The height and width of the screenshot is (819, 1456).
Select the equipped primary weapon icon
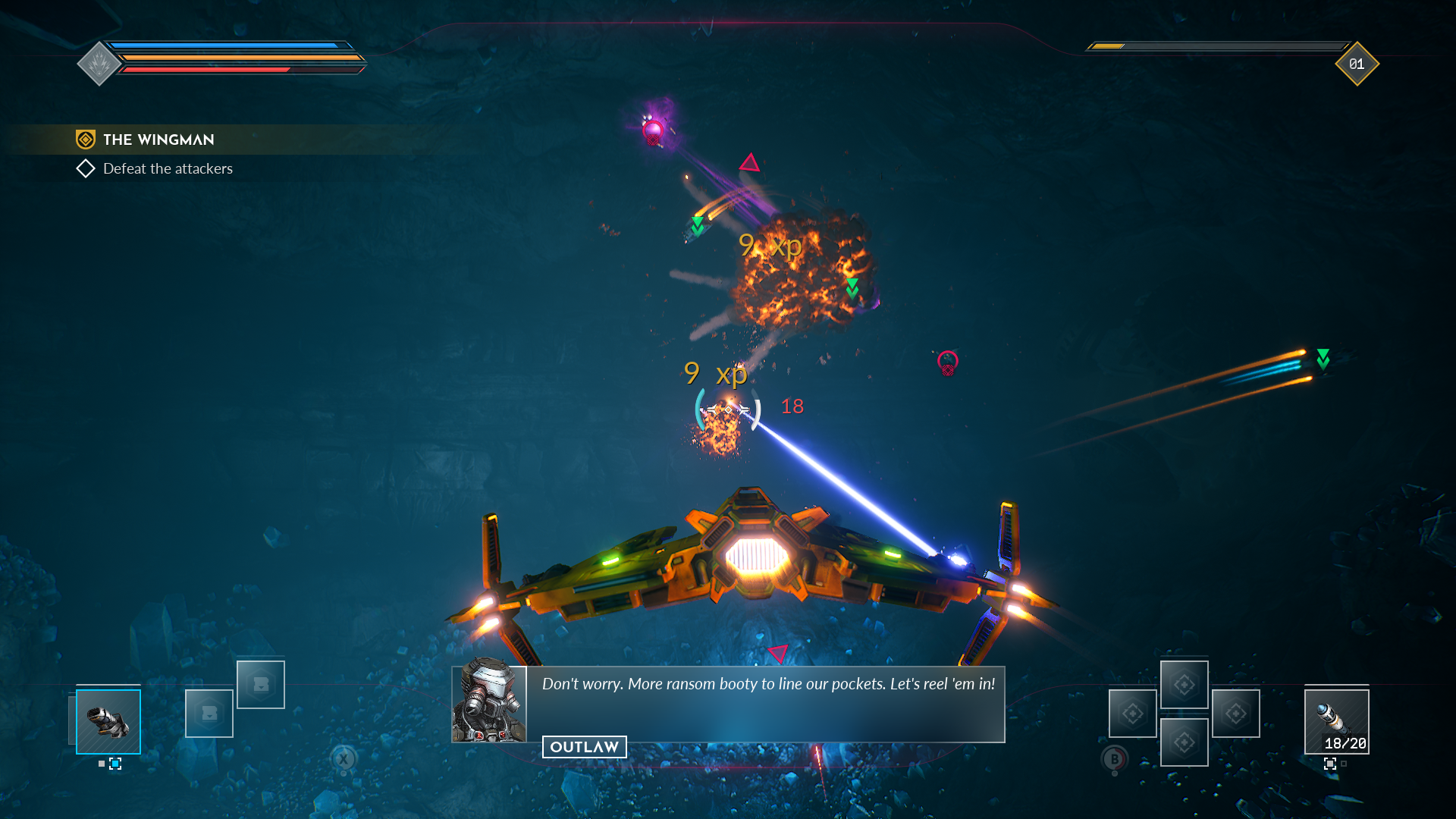coord(108,723)
